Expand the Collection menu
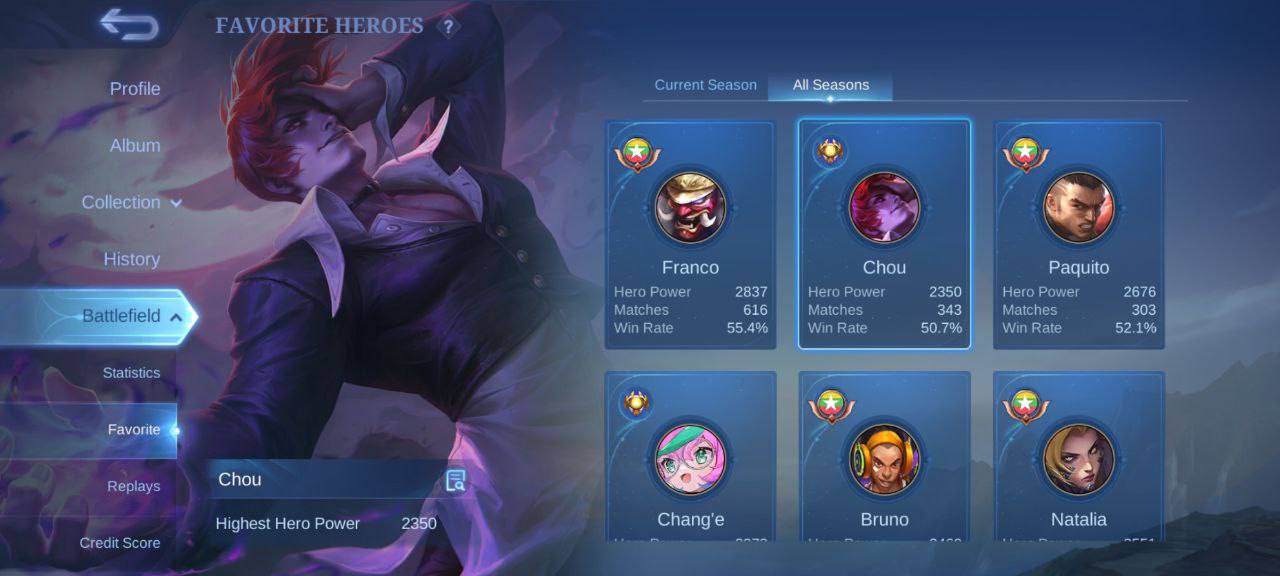The width and height of the screenshot is (1280, 576). coord(131,203)
